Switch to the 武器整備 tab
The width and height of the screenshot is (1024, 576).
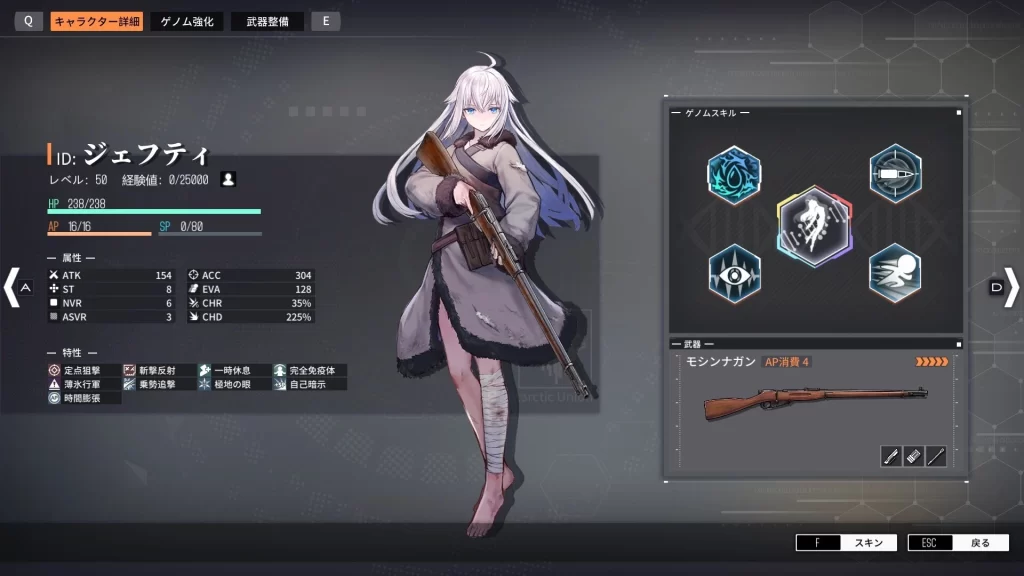267,21
